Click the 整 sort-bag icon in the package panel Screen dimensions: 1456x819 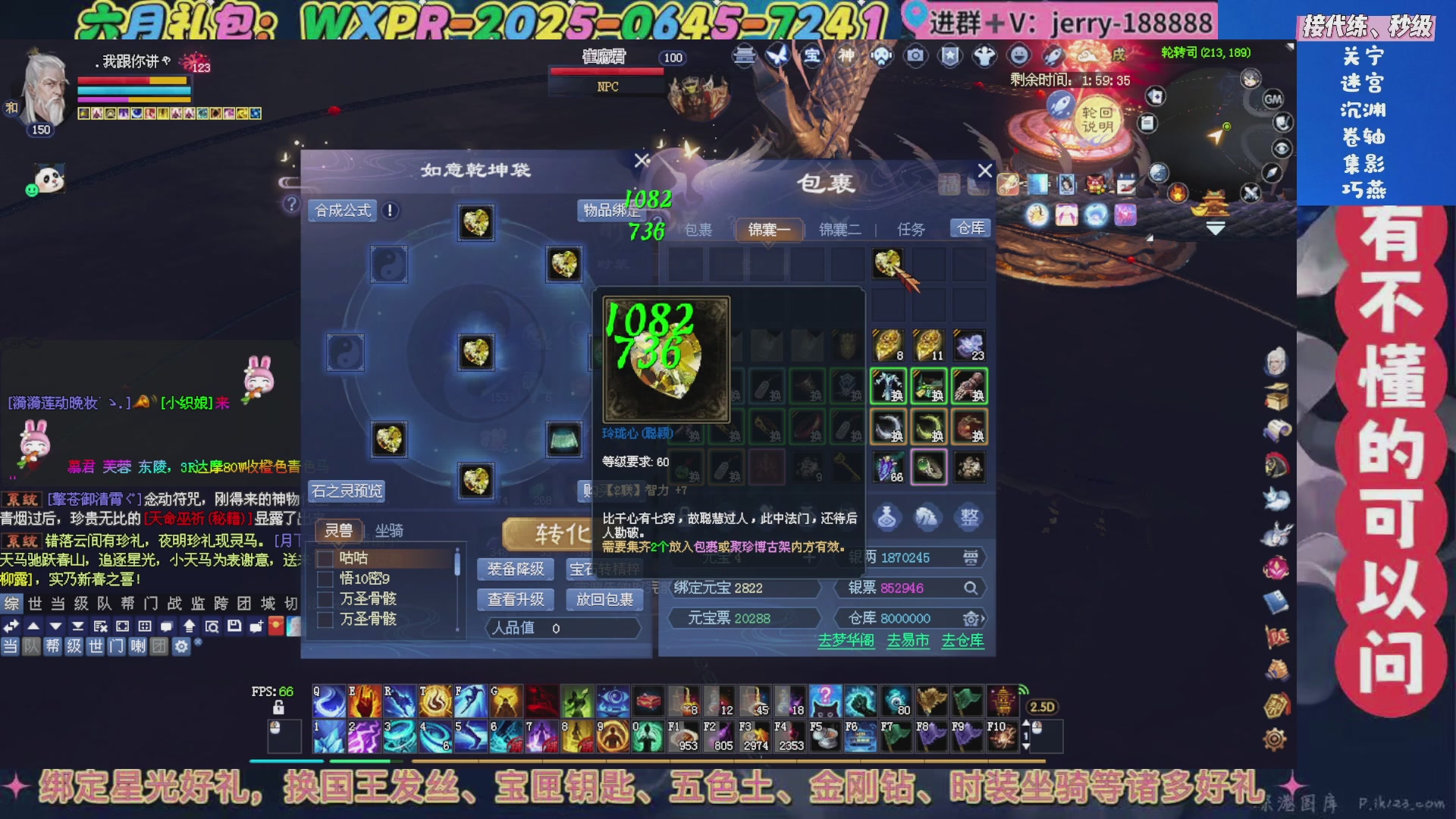coord(969,517)
